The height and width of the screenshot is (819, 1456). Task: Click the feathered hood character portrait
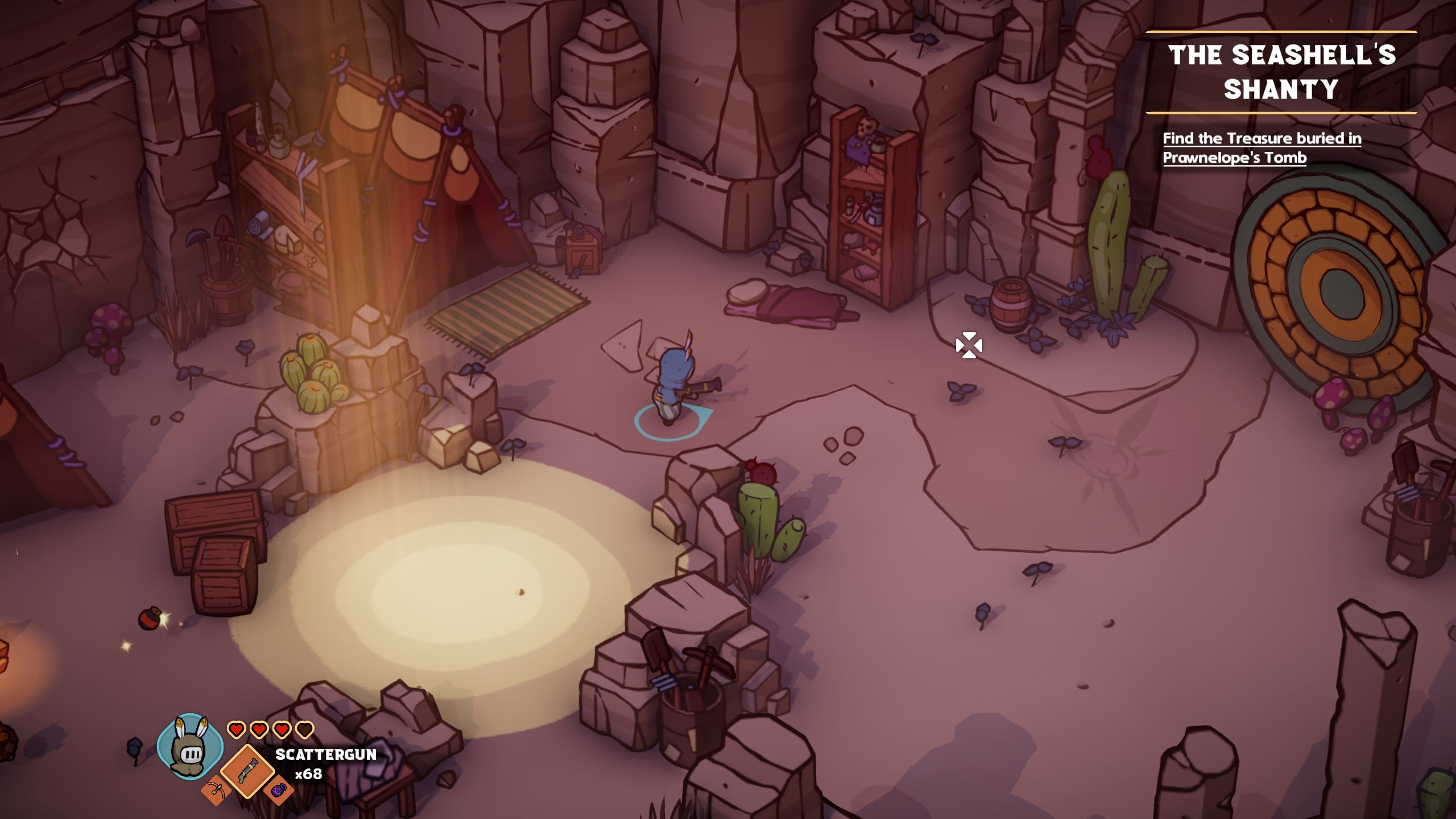coord(190,746)
